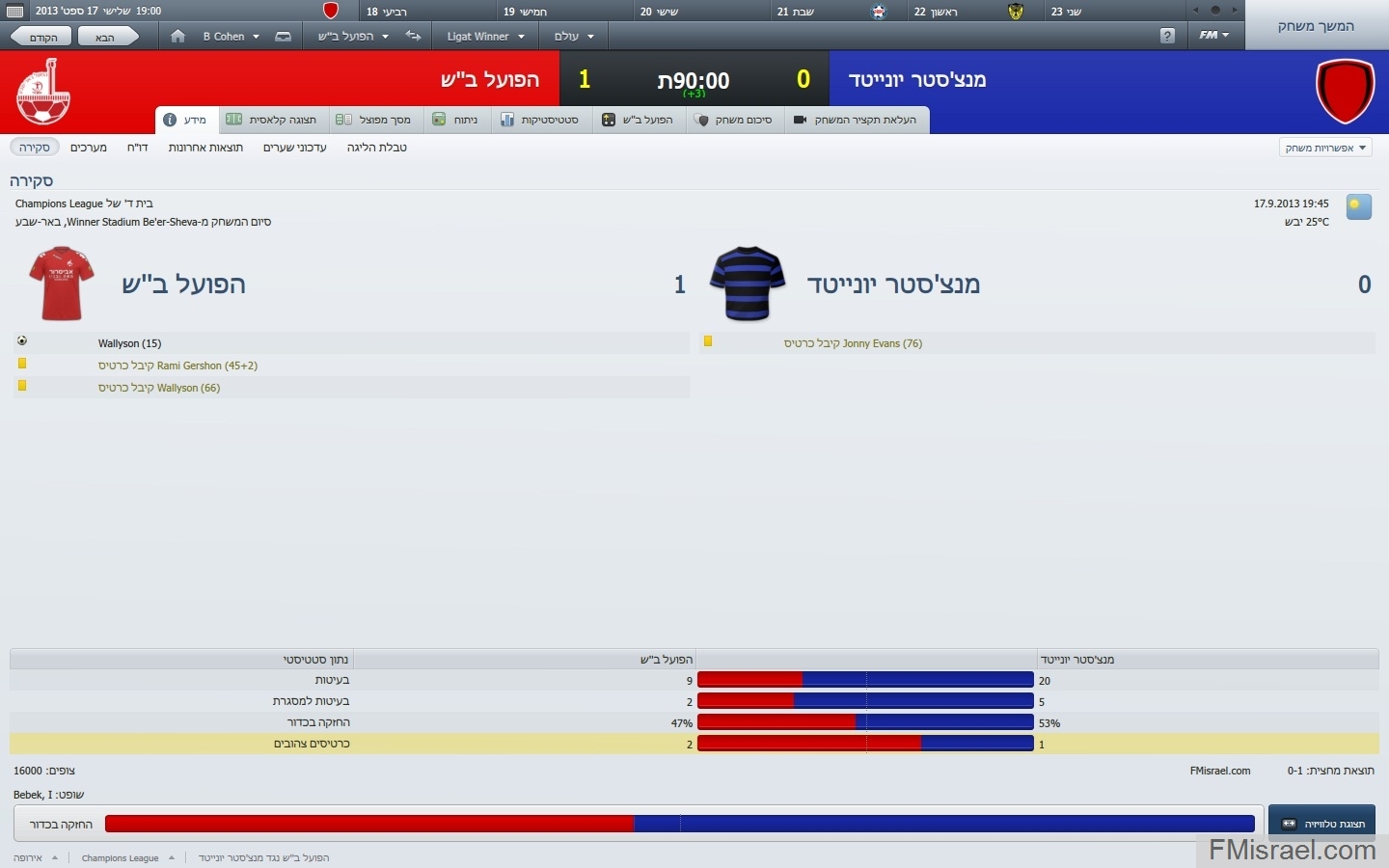Open the Ligat Winner dropdown menu
The width and height of the screenshot is (1389, 868).
click(x=485, y=37)
